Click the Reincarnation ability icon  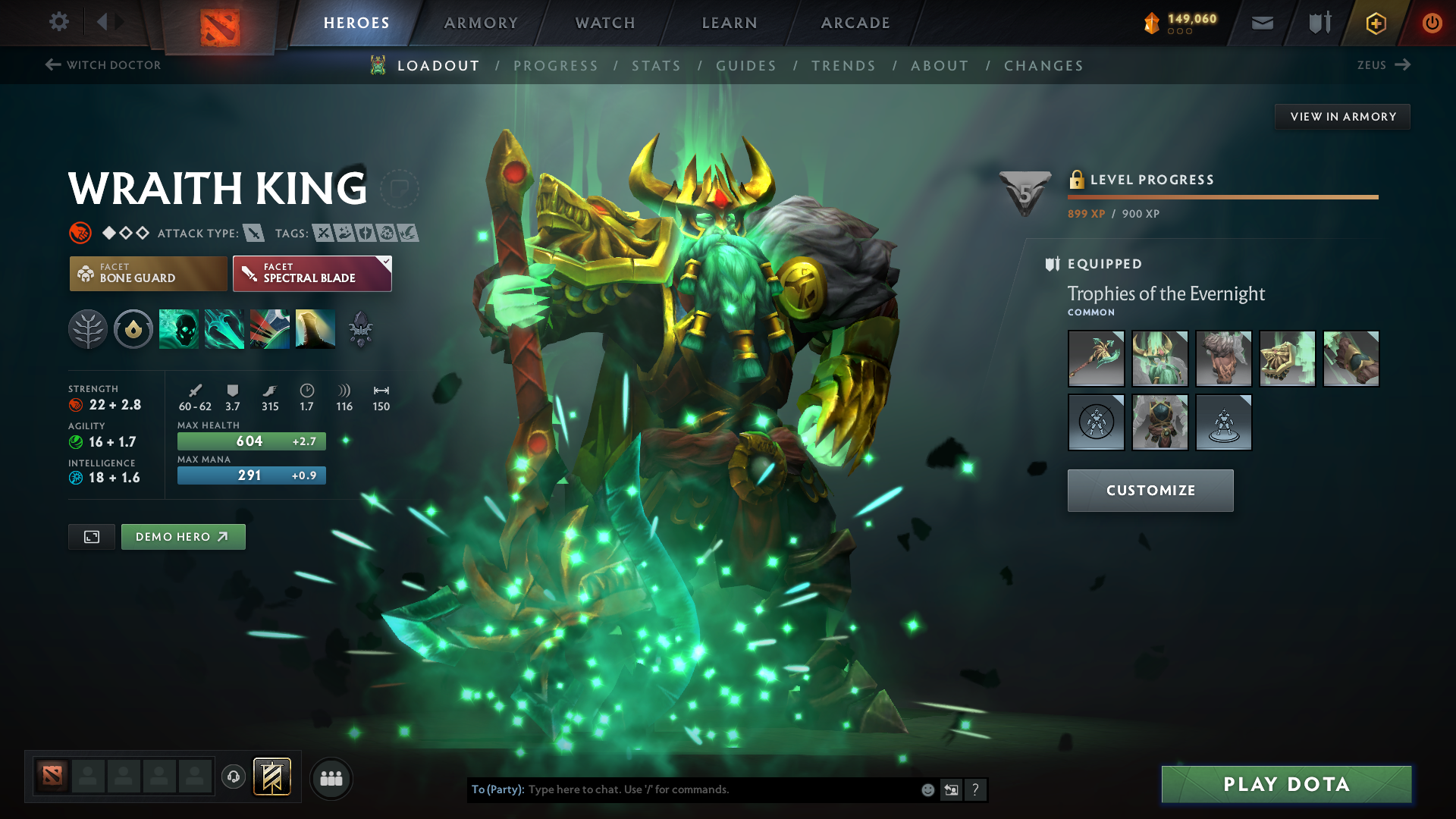click(x=315, y=328)
